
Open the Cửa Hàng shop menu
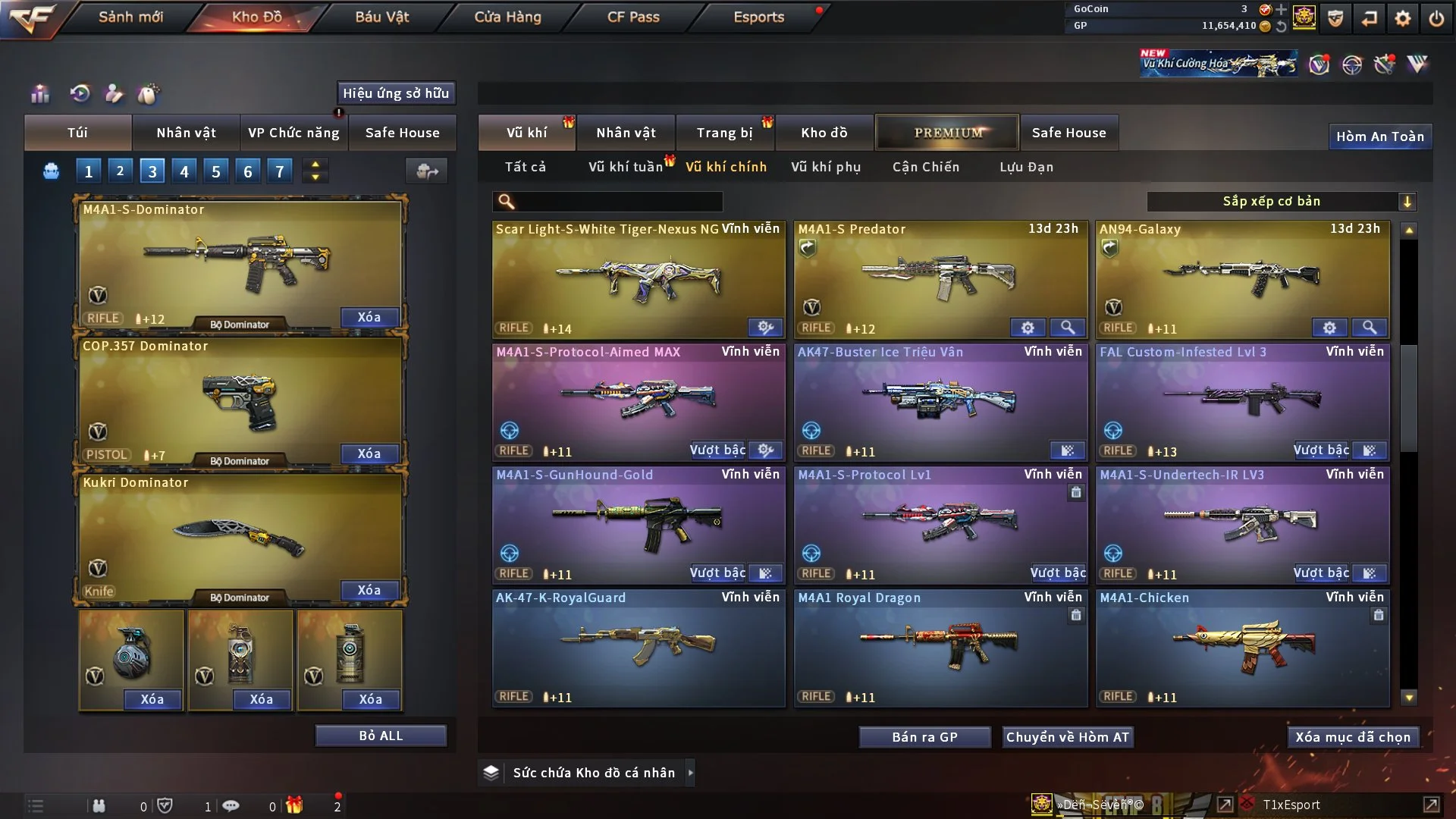coord(507,17)
